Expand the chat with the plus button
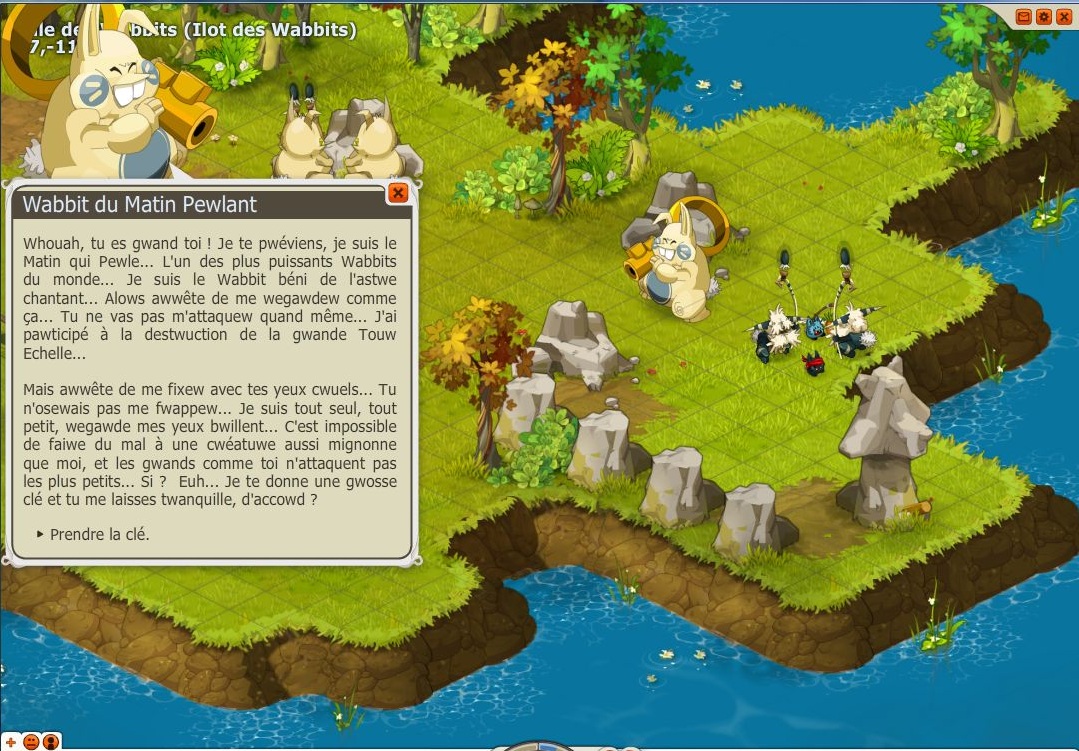 point(11,741)
